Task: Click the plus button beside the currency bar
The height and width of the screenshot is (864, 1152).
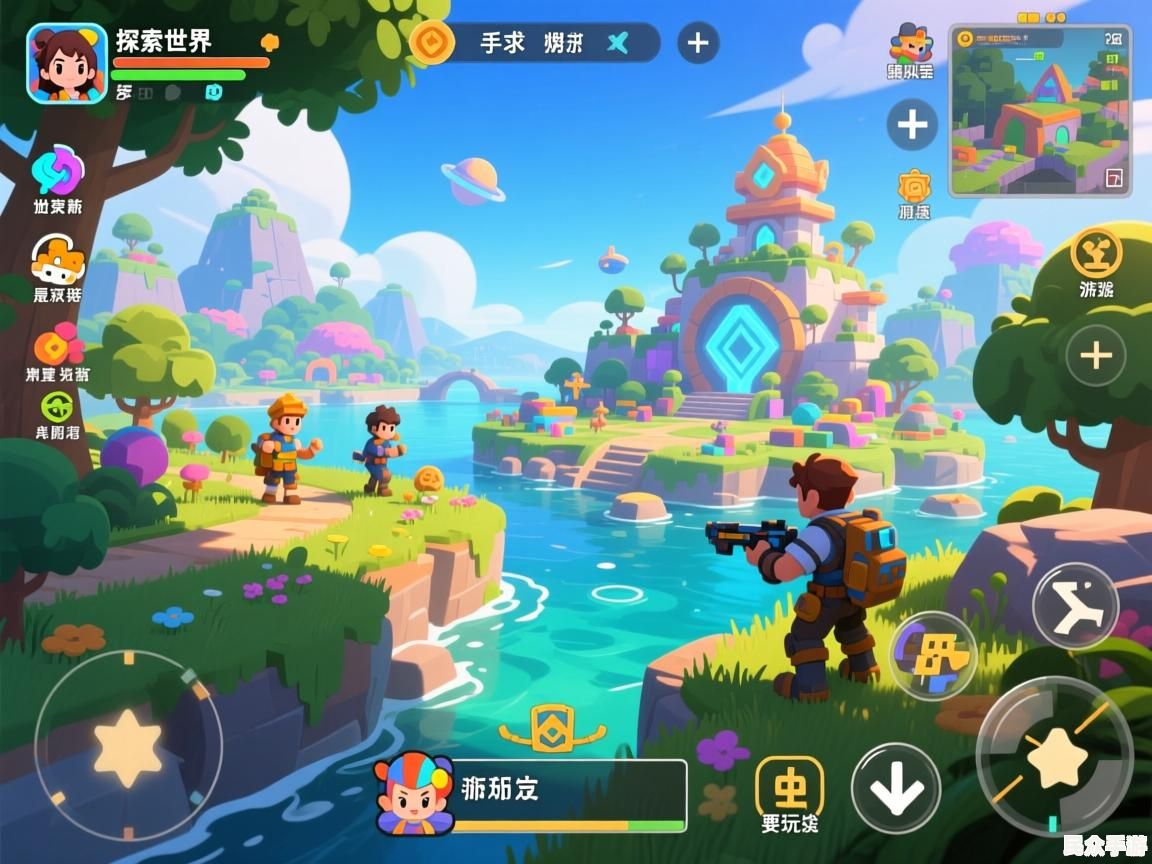Action: tap(698, 43)
